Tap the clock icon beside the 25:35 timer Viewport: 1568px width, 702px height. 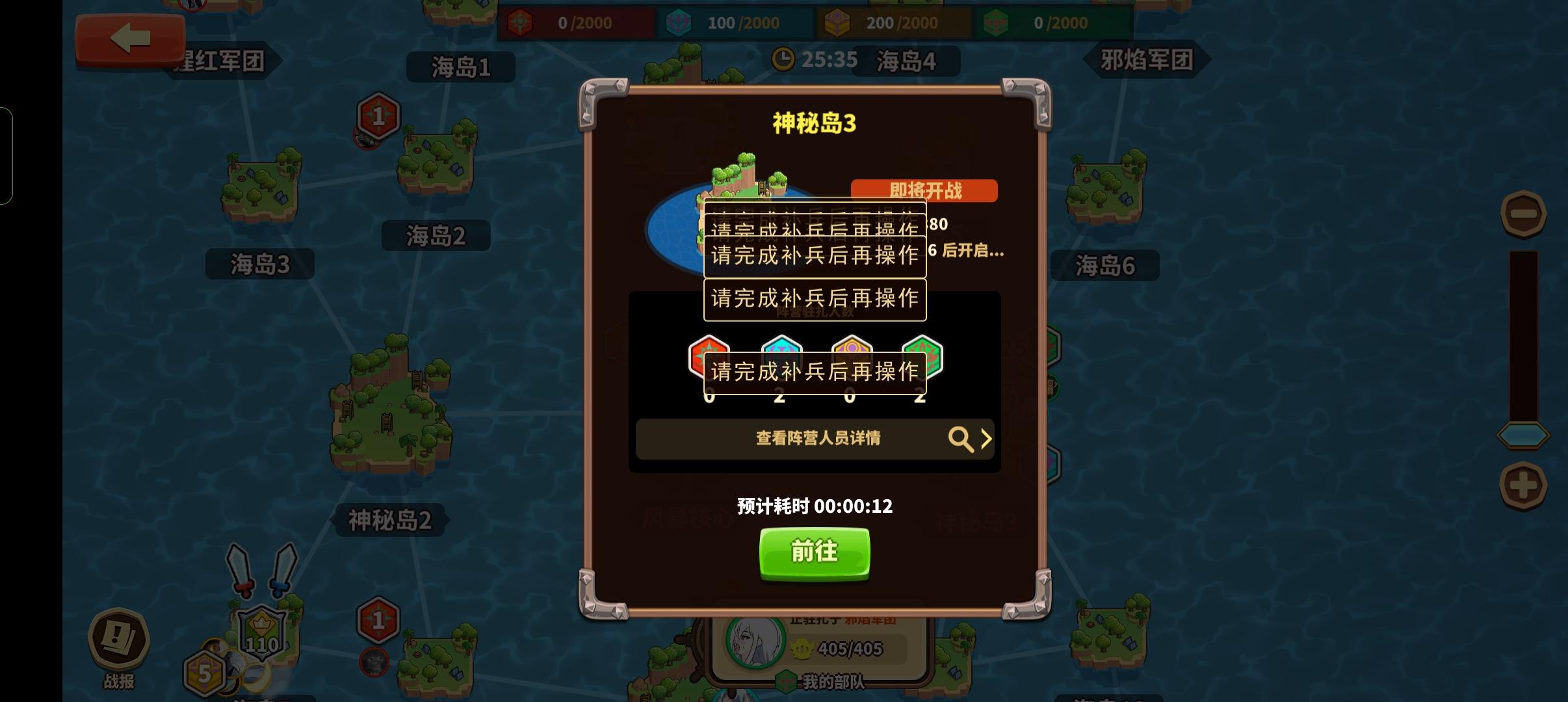(785, 59)
